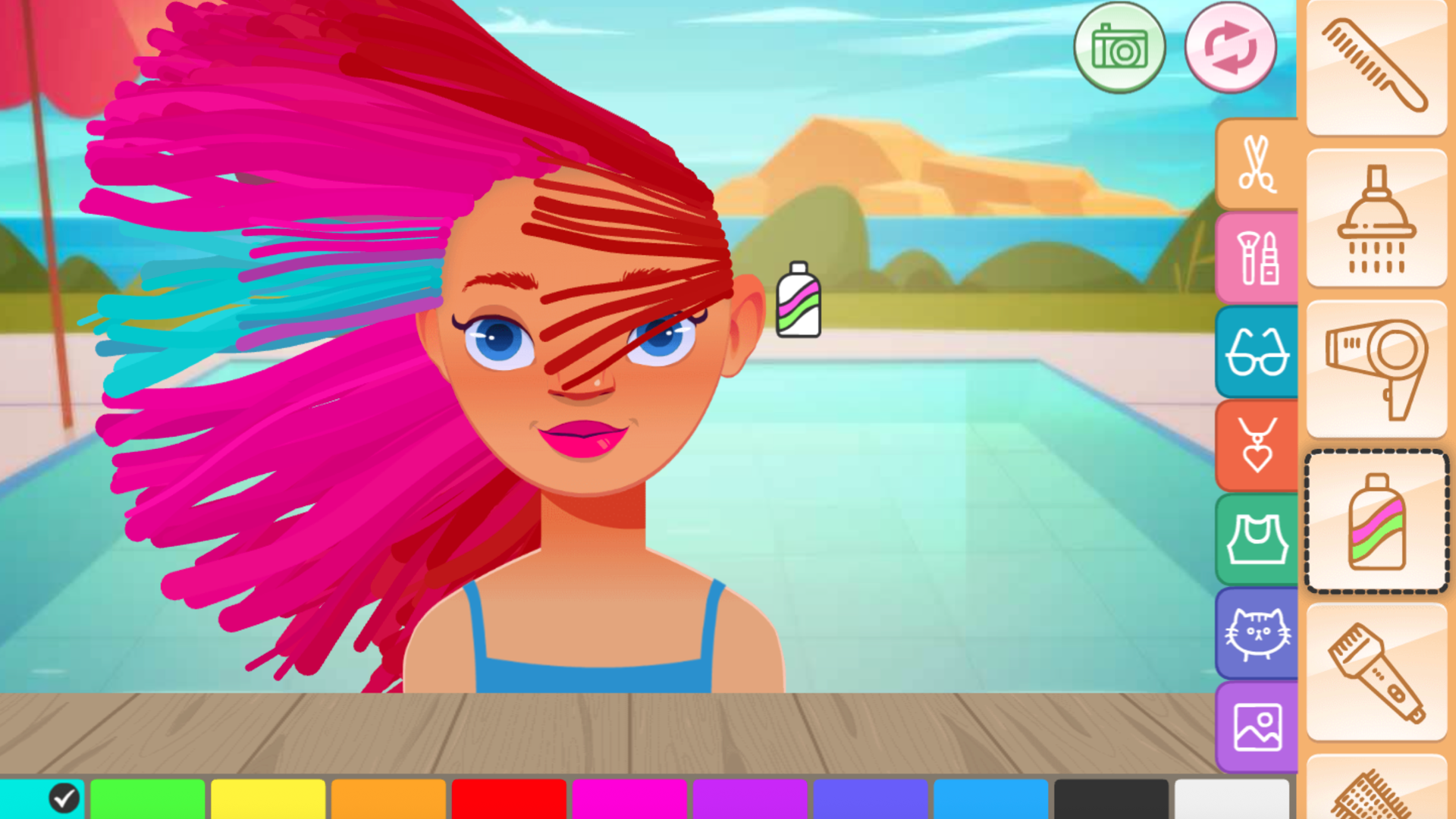This screenshot has width=1456, height=819.
Task: Switch to the clothing tank top tab
Action: tap(1257, 538)
